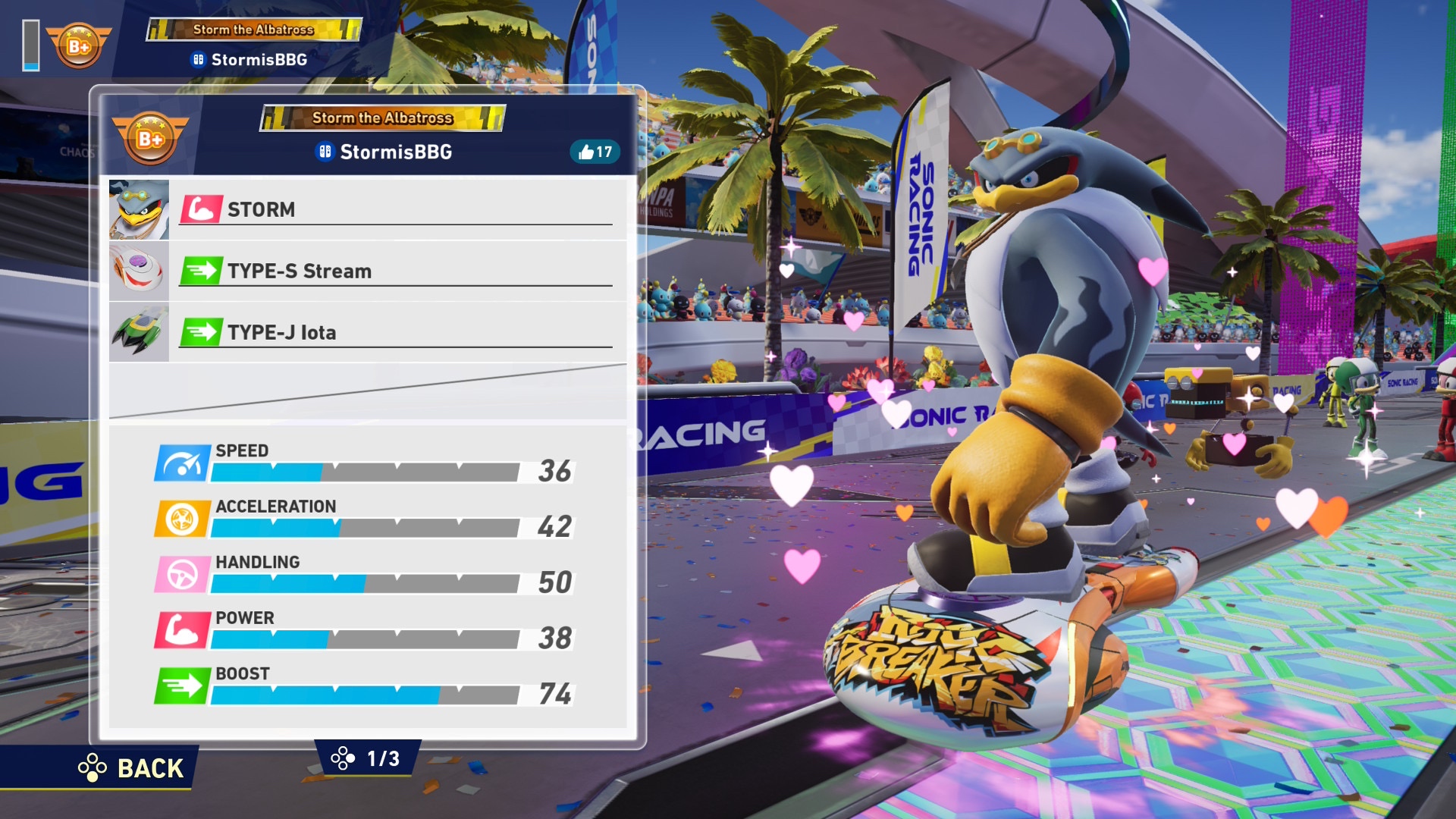Choose the TYPE-S Stream gear row
Viewport: 1456px width, 819px height.
[x=394, y=271]
